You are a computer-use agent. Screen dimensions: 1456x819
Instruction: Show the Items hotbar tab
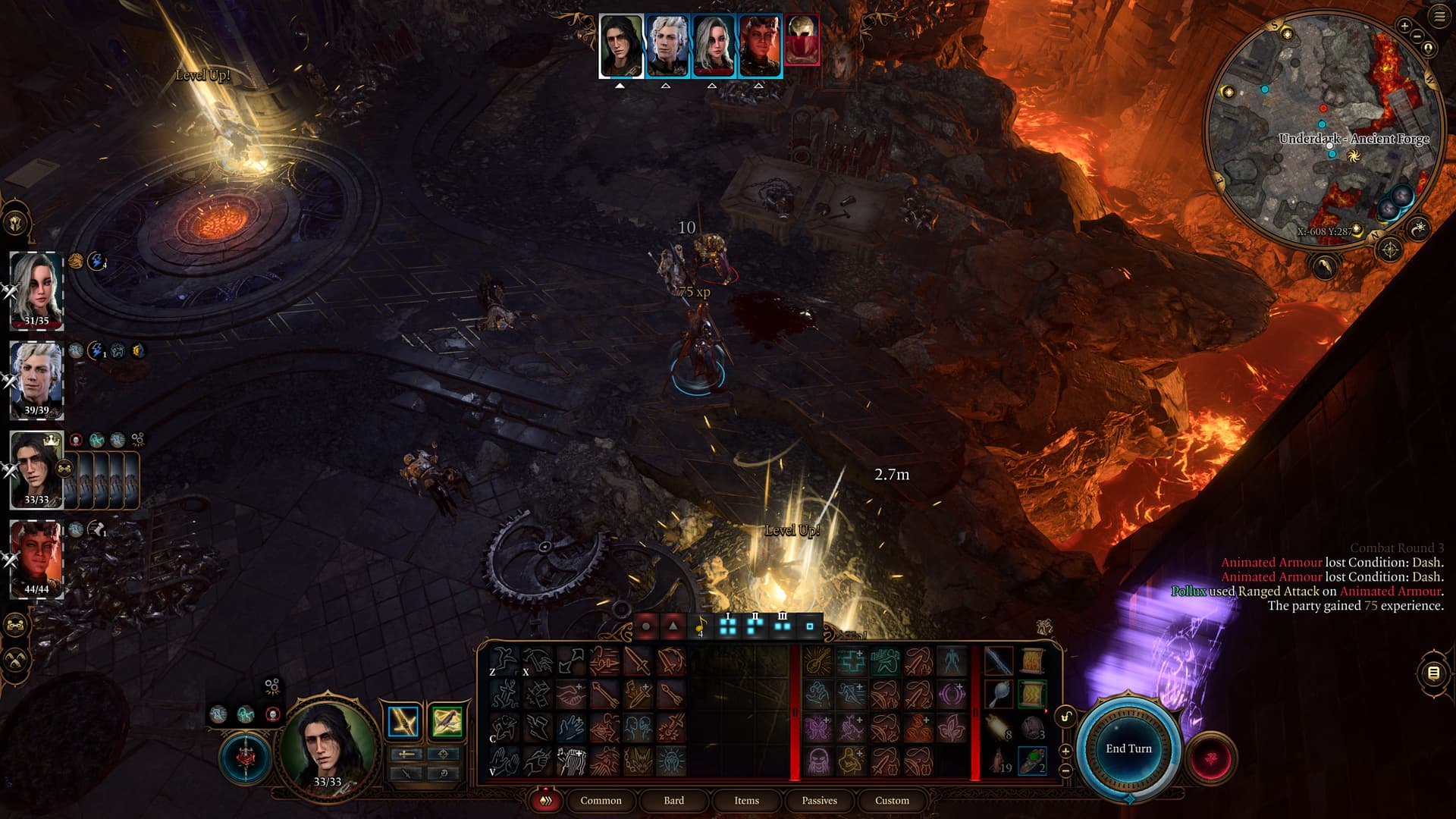point(746,800)
